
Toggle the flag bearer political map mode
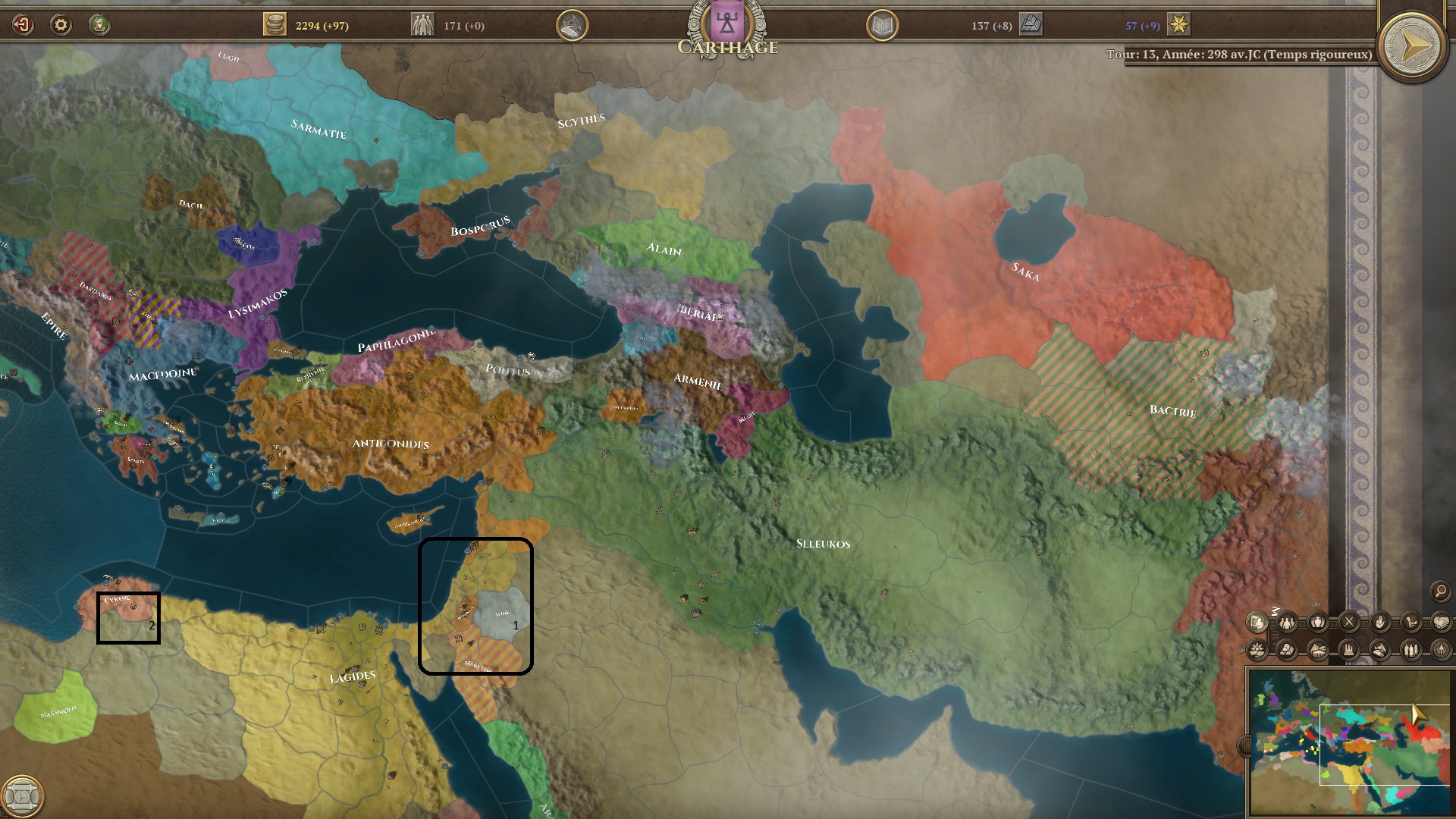(1257, 623)
